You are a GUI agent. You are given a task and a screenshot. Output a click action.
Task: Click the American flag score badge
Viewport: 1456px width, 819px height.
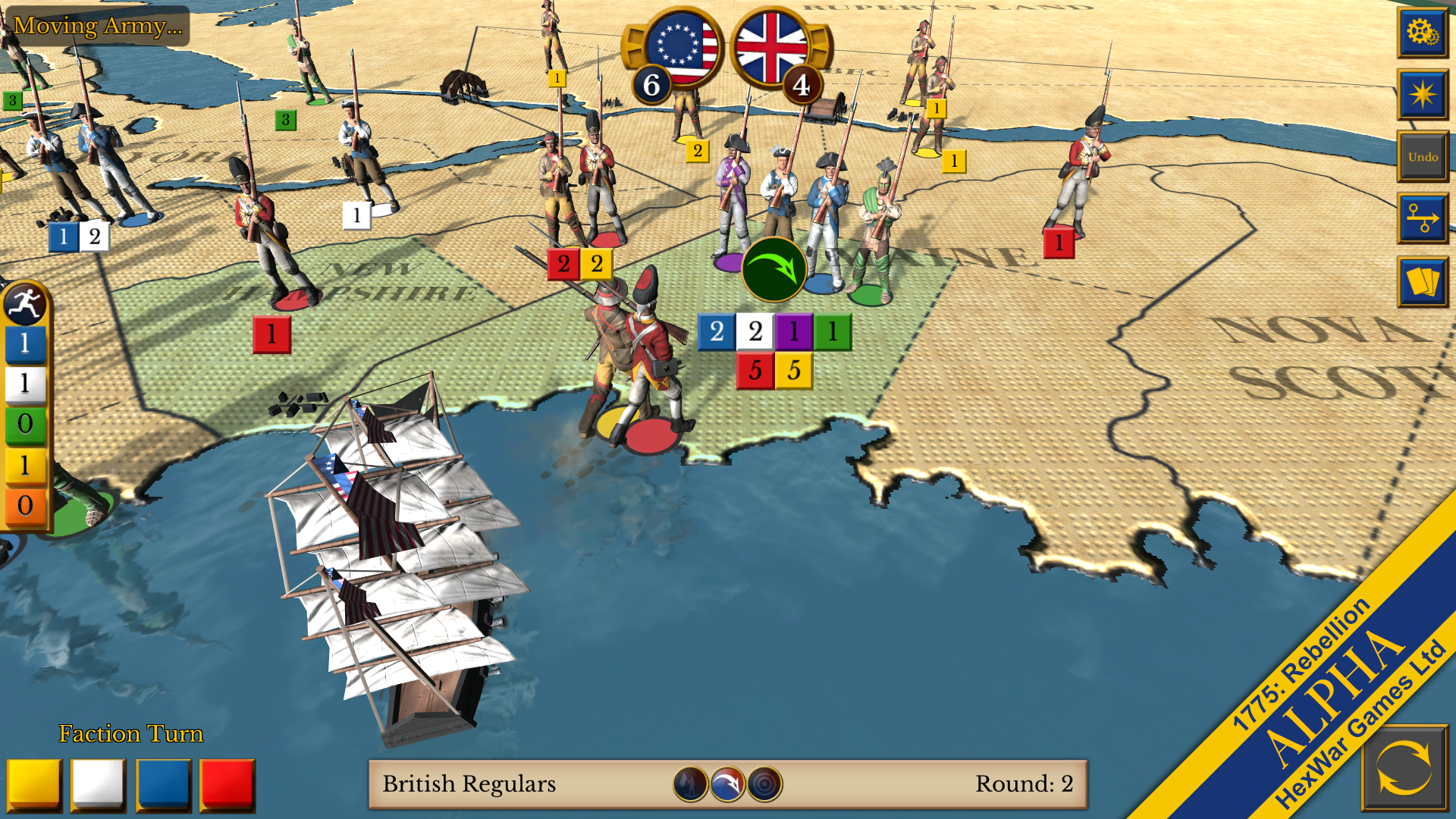tap(679, 48)
